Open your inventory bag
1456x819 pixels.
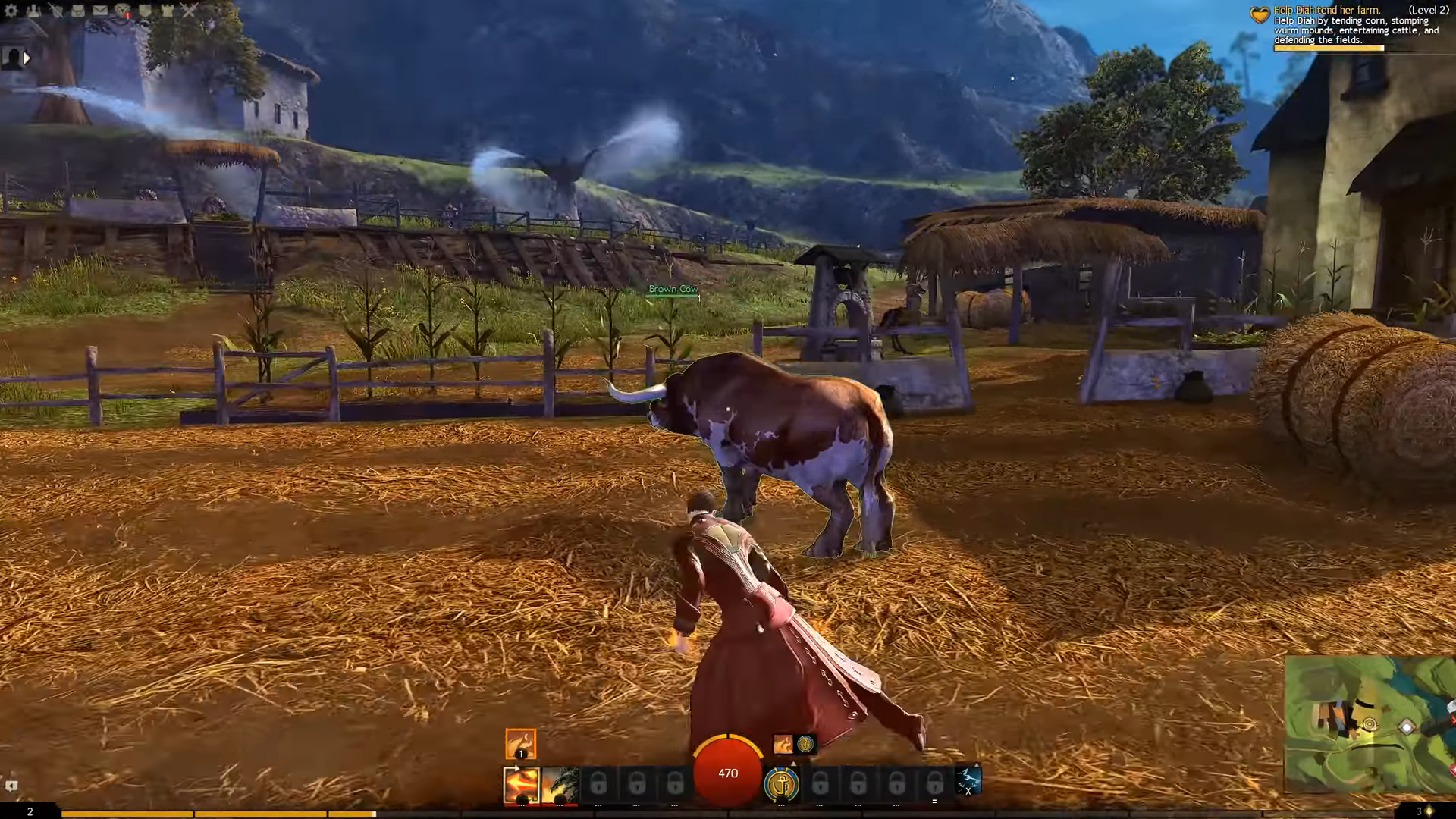[79, 11]
